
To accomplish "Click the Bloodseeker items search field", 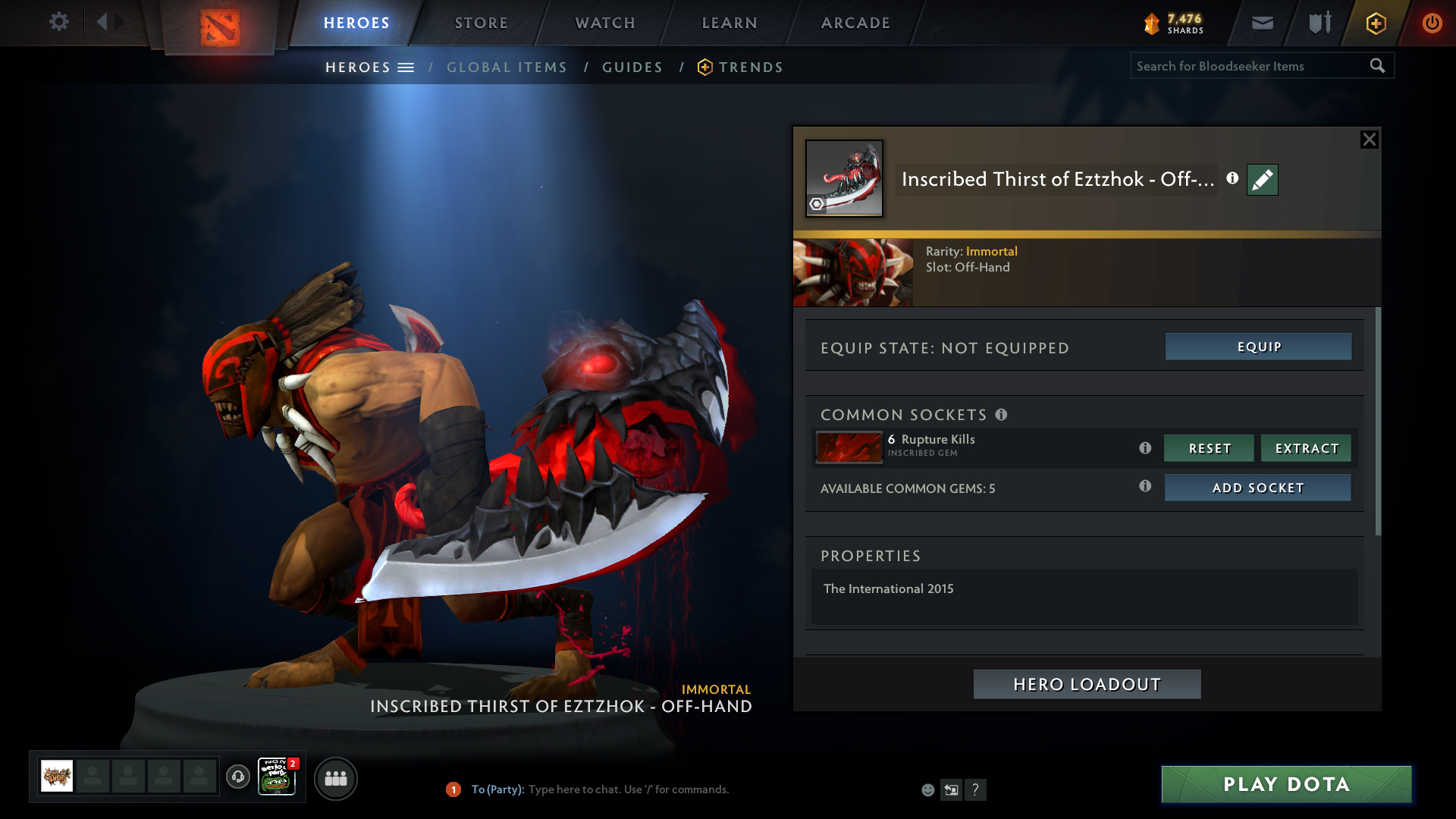I will [1249, 66].
